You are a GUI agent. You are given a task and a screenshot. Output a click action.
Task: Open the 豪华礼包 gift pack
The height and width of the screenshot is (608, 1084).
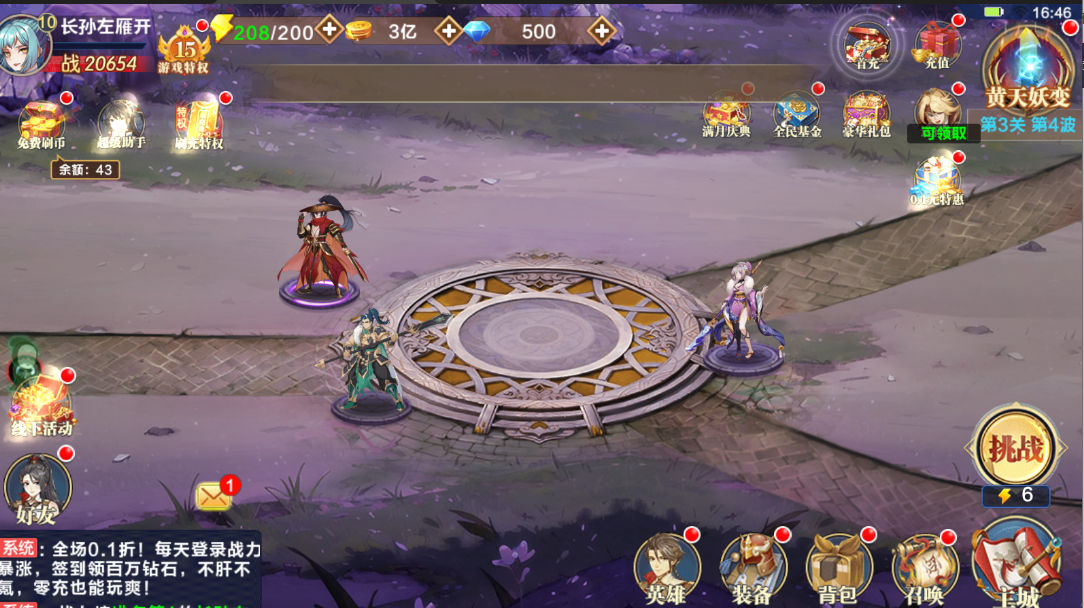[866, 113]
